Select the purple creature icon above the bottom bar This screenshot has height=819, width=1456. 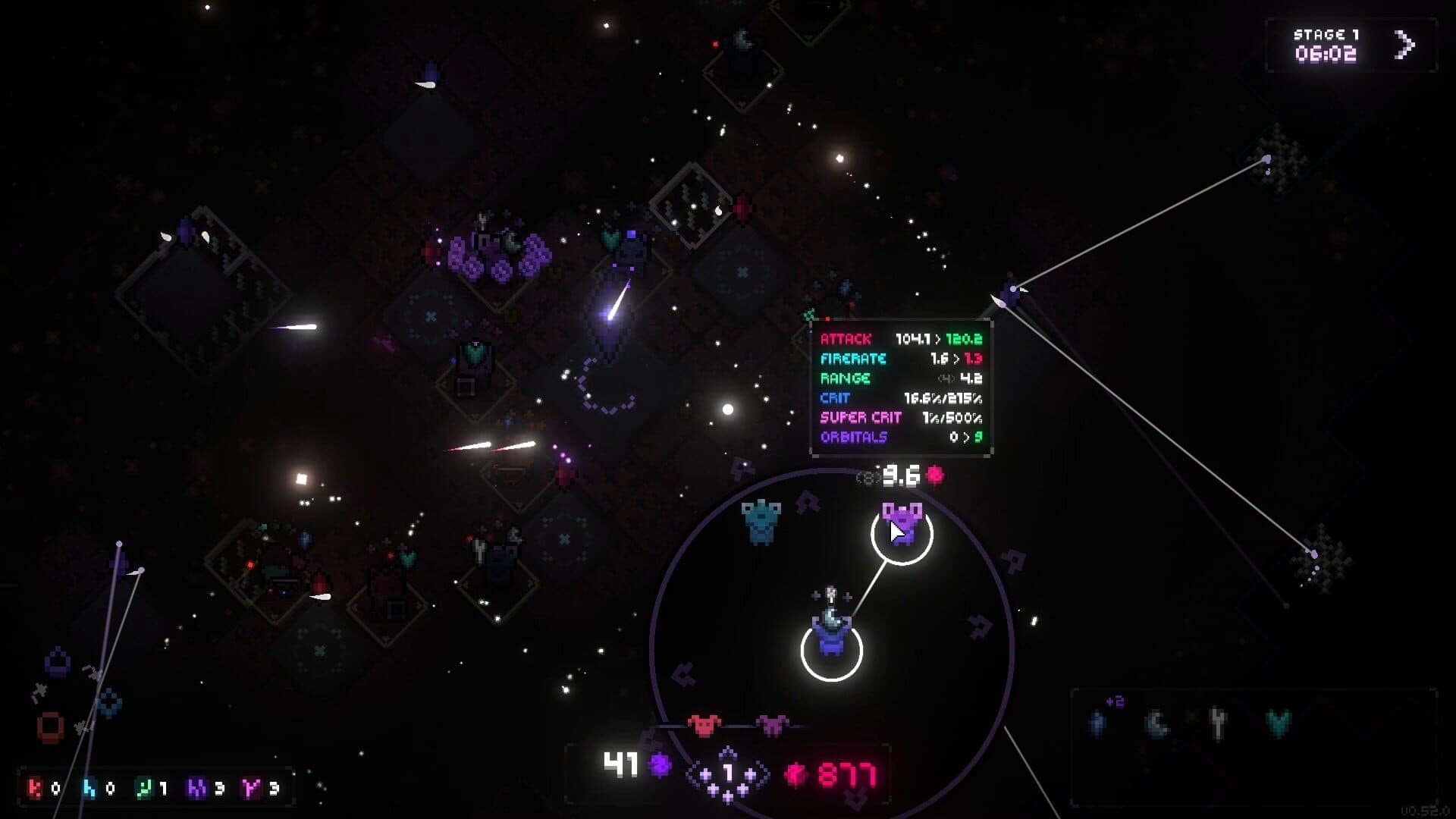772,725
